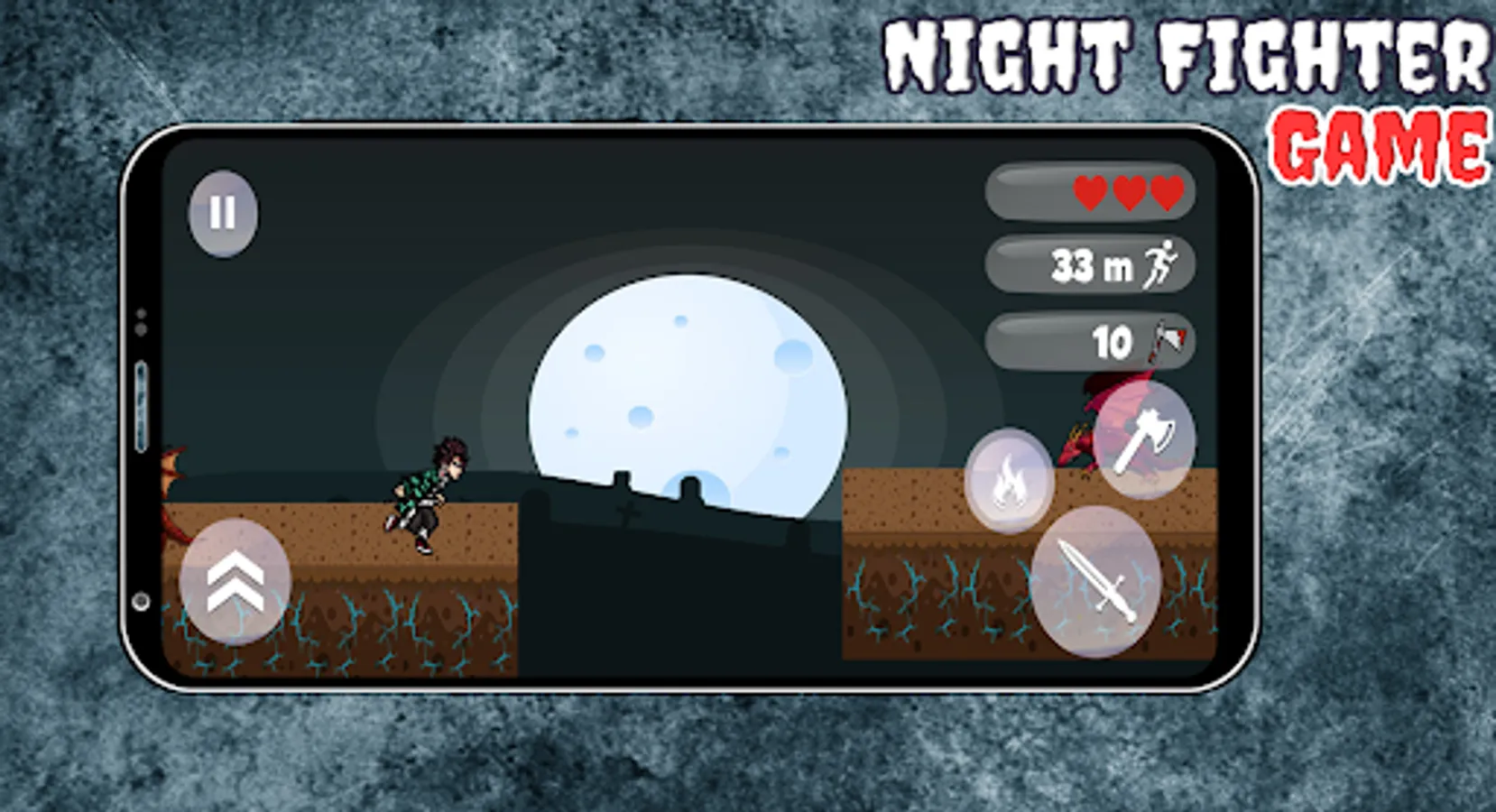
Task: Click the leftmost red heart in the health display
Action: (x=1089, y=192)
